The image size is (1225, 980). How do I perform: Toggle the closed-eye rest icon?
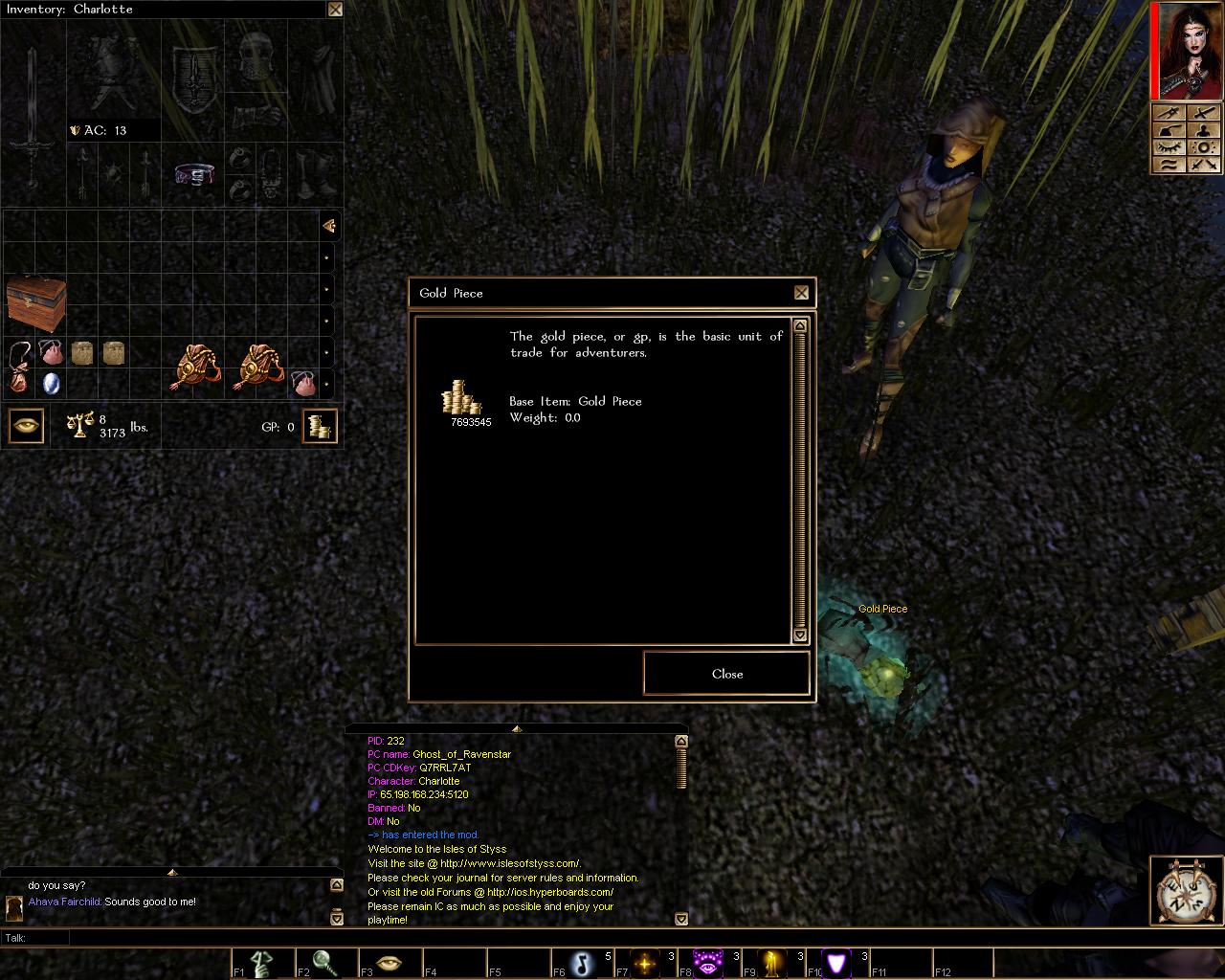(x=1167, y=147)
